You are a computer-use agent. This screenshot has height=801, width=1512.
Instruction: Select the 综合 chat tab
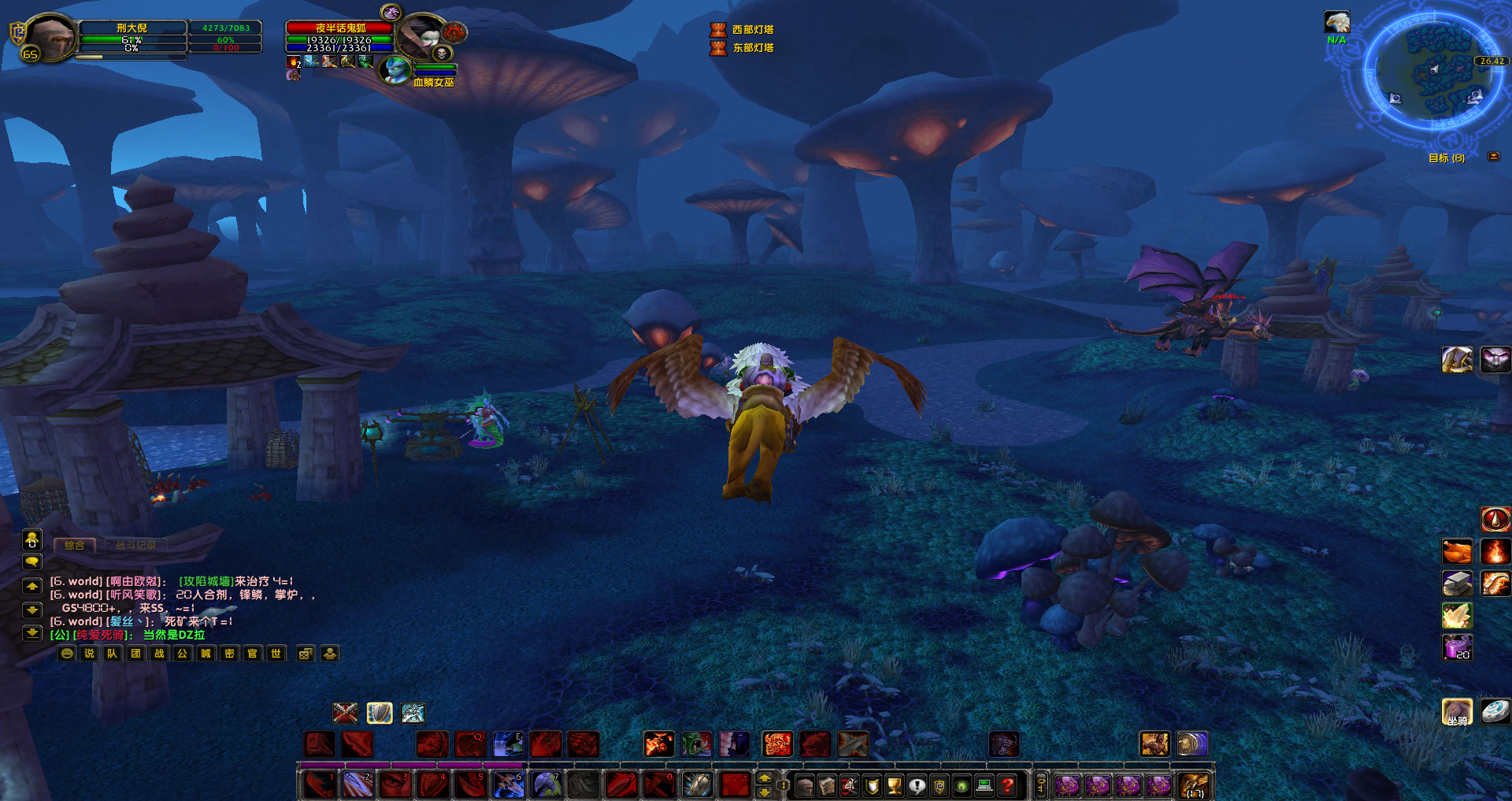point(75,544)
